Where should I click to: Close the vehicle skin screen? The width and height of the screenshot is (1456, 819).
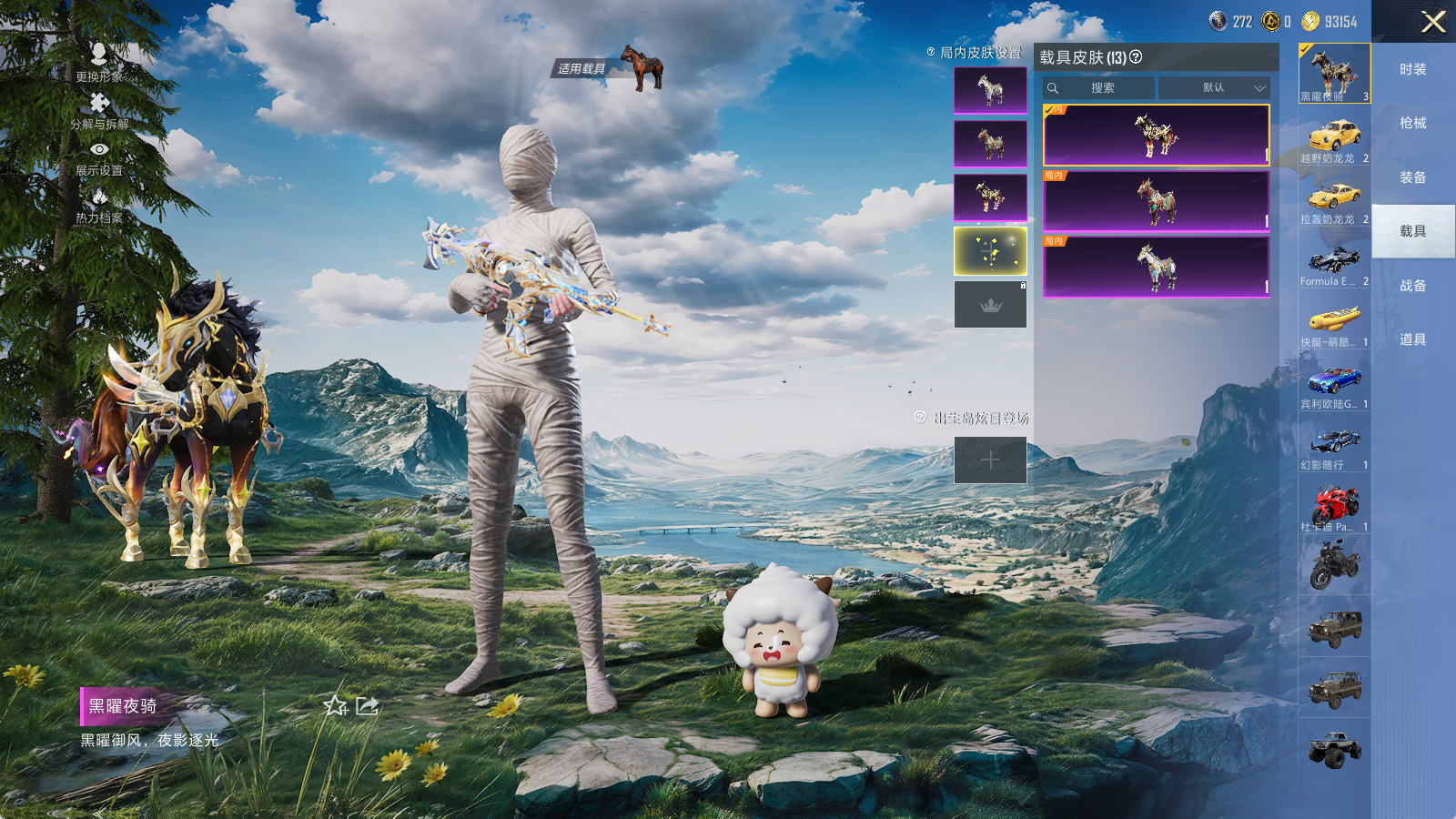[x=1433, y=22]
